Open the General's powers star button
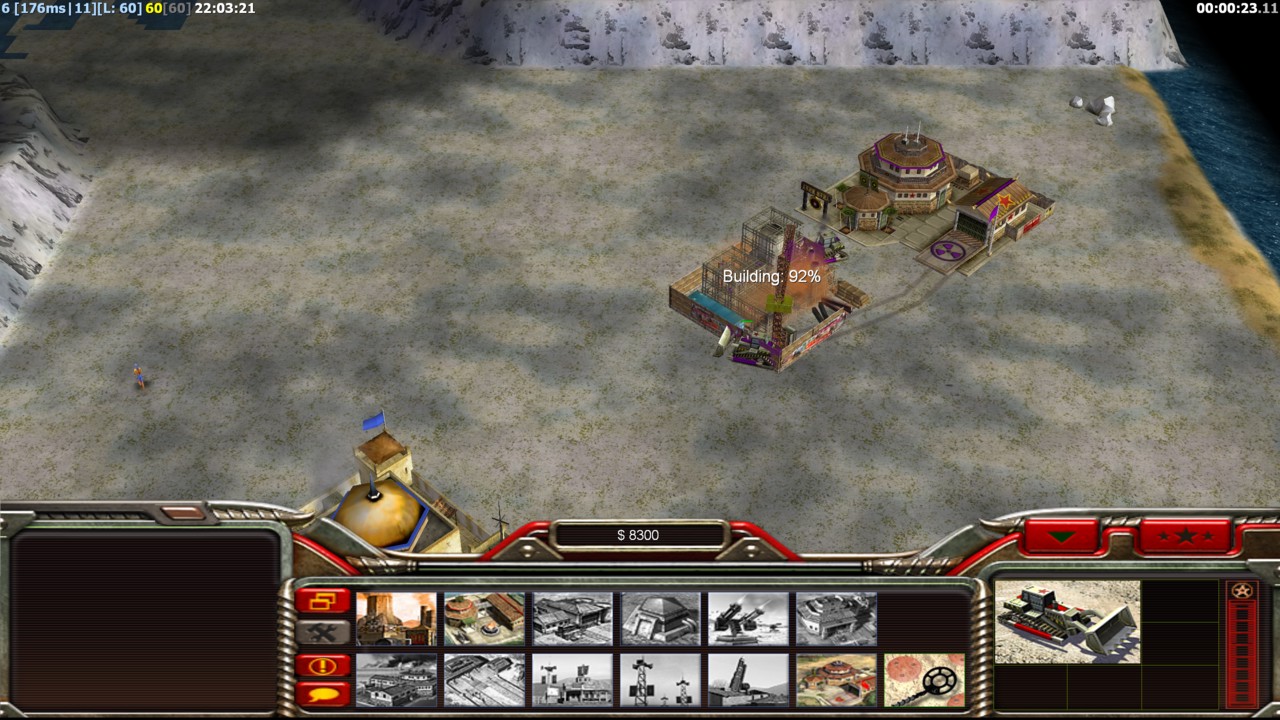 (x=1185, y=536)
